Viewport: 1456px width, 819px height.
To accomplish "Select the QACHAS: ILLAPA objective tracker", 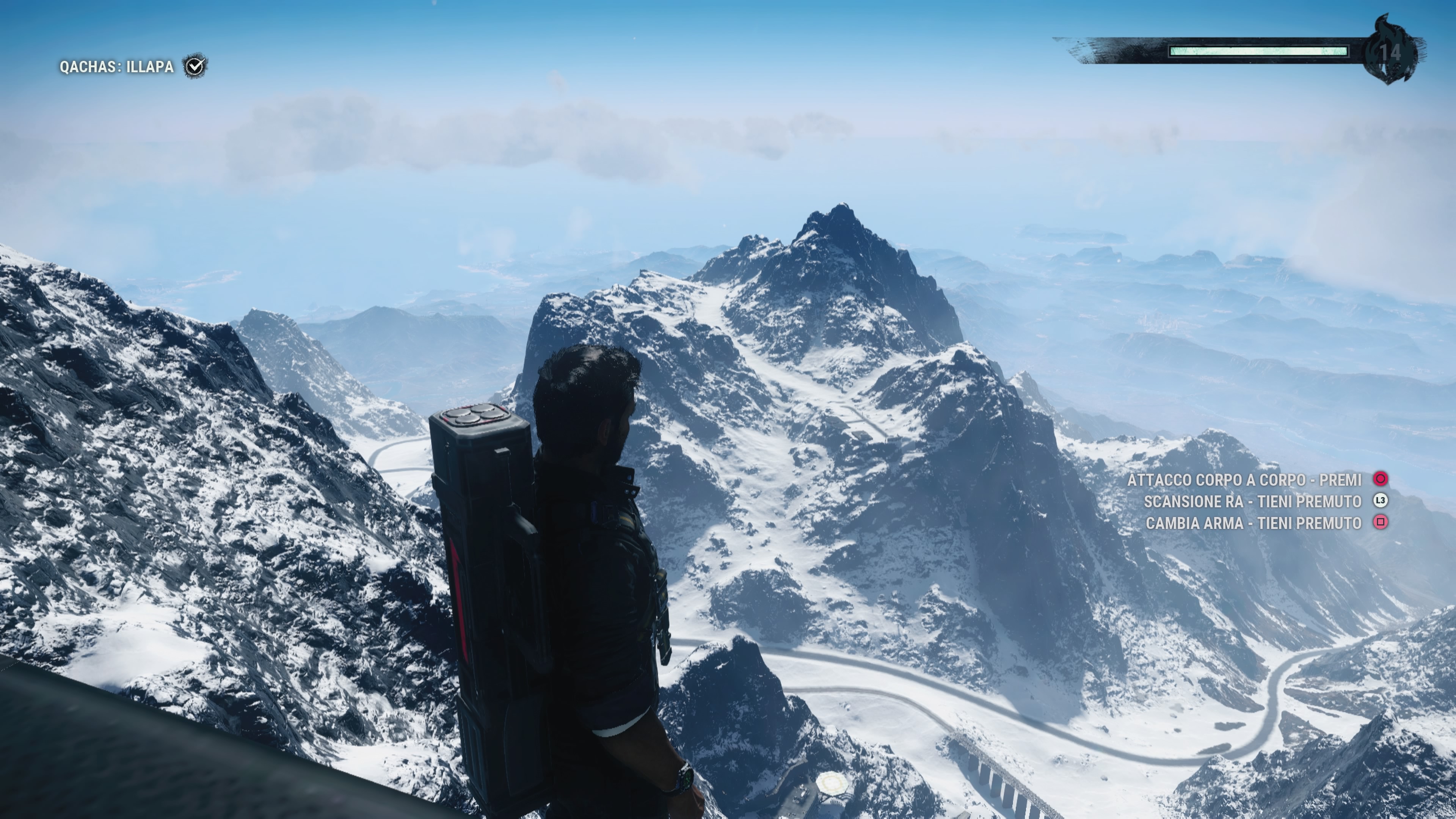I will click(116, 67).
